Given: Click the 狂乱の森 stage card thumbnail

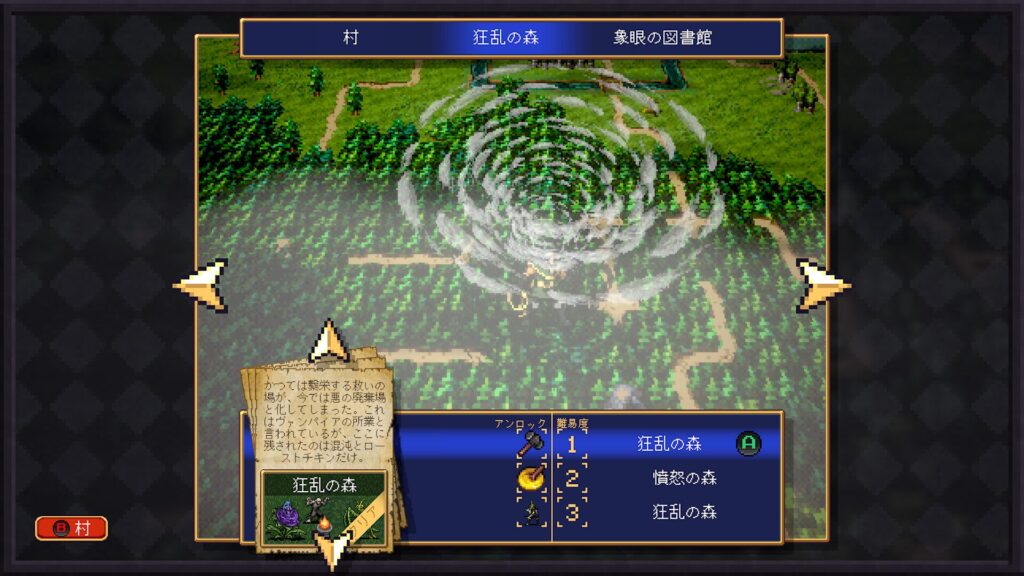Looking at the screenshot, I should [x=324, y=508].
